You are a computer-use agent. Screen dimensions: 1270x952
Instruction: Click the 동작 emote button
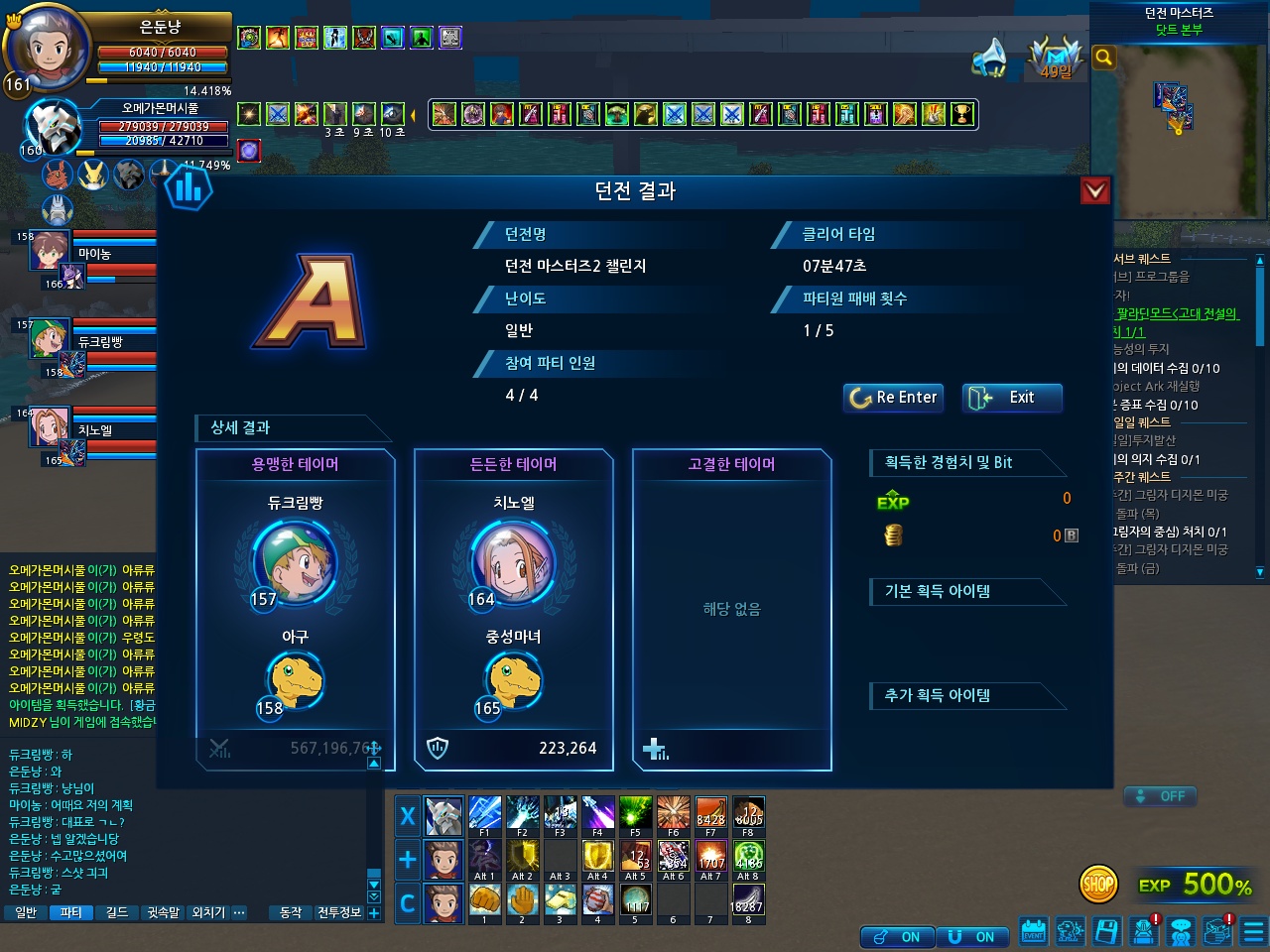291,912
